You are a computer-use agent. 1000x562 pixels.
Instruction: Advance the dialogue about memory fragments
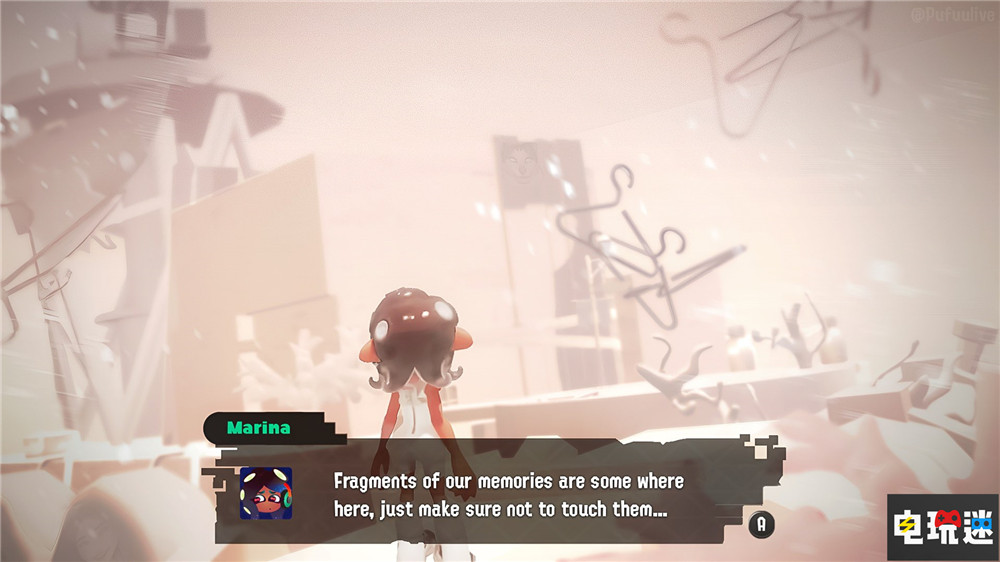click(761, 522)
